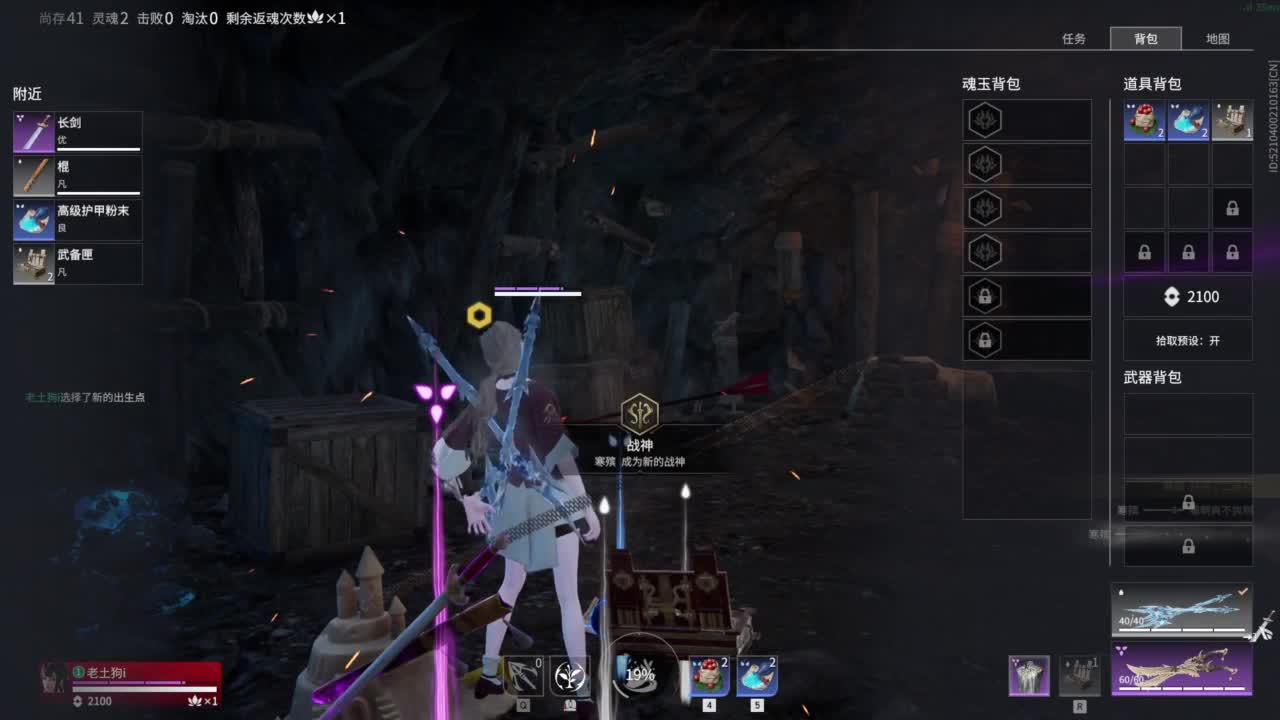
Task: Switch to the 任务 tab
Action: pyautogui.click(x=1074, y=39)
